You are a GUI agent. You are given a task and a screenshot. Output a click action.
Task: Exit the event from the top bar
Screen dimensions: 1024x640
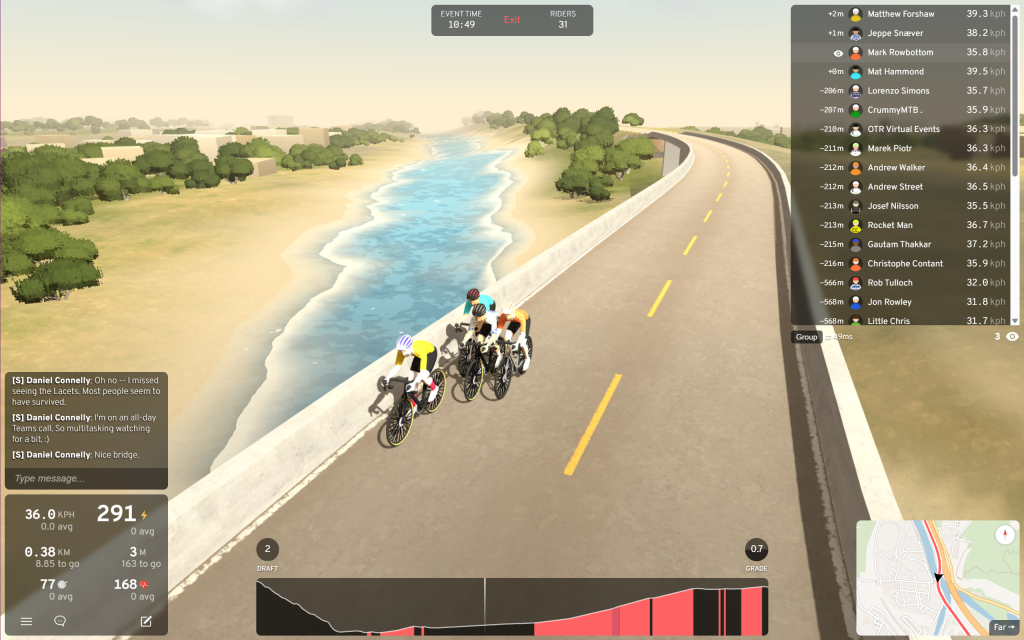pyautogui.click(x=512, y=20)
